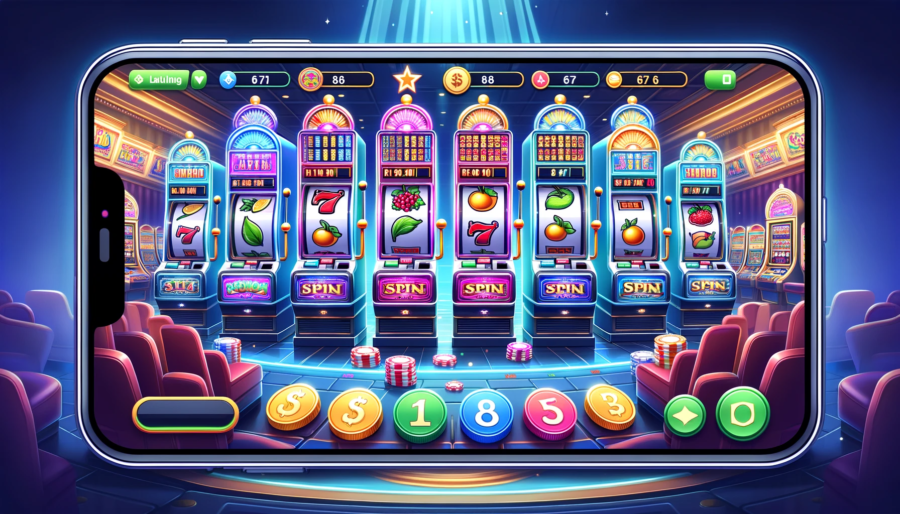Image resolution: width=900 pixels, height=514 pixels.
Task: Expand the green down-arrow dropdown
Action: 199,78
